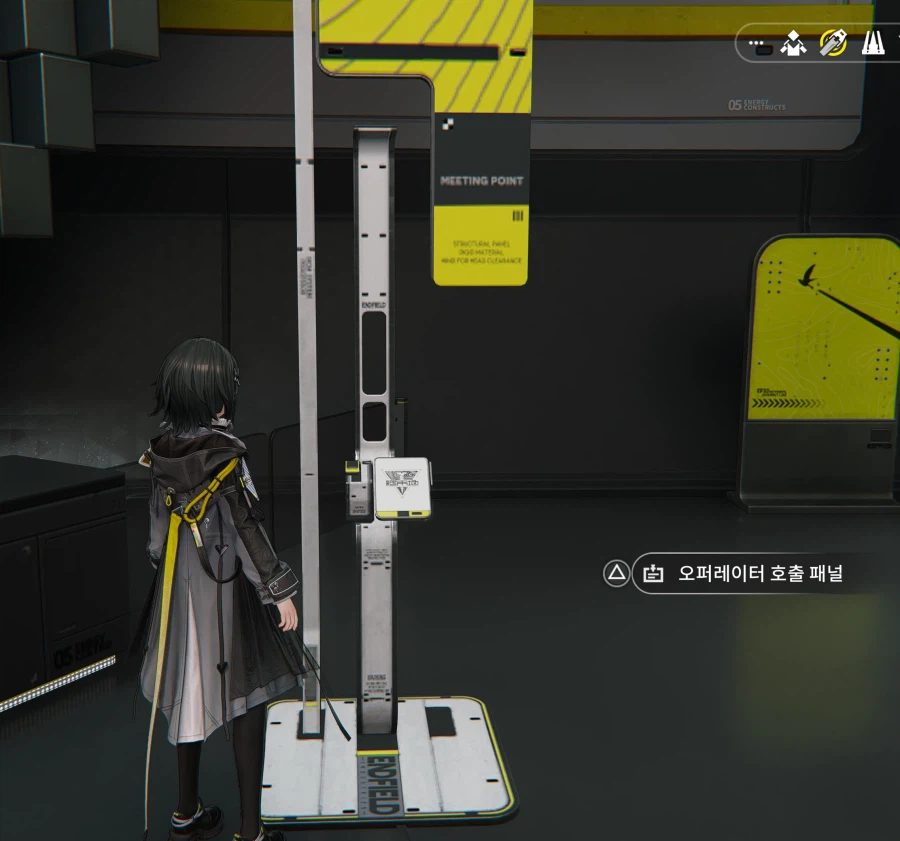Viewport: 900px width, 841px height.
Task: Open the twin towers icon
Action: point(873,43)
